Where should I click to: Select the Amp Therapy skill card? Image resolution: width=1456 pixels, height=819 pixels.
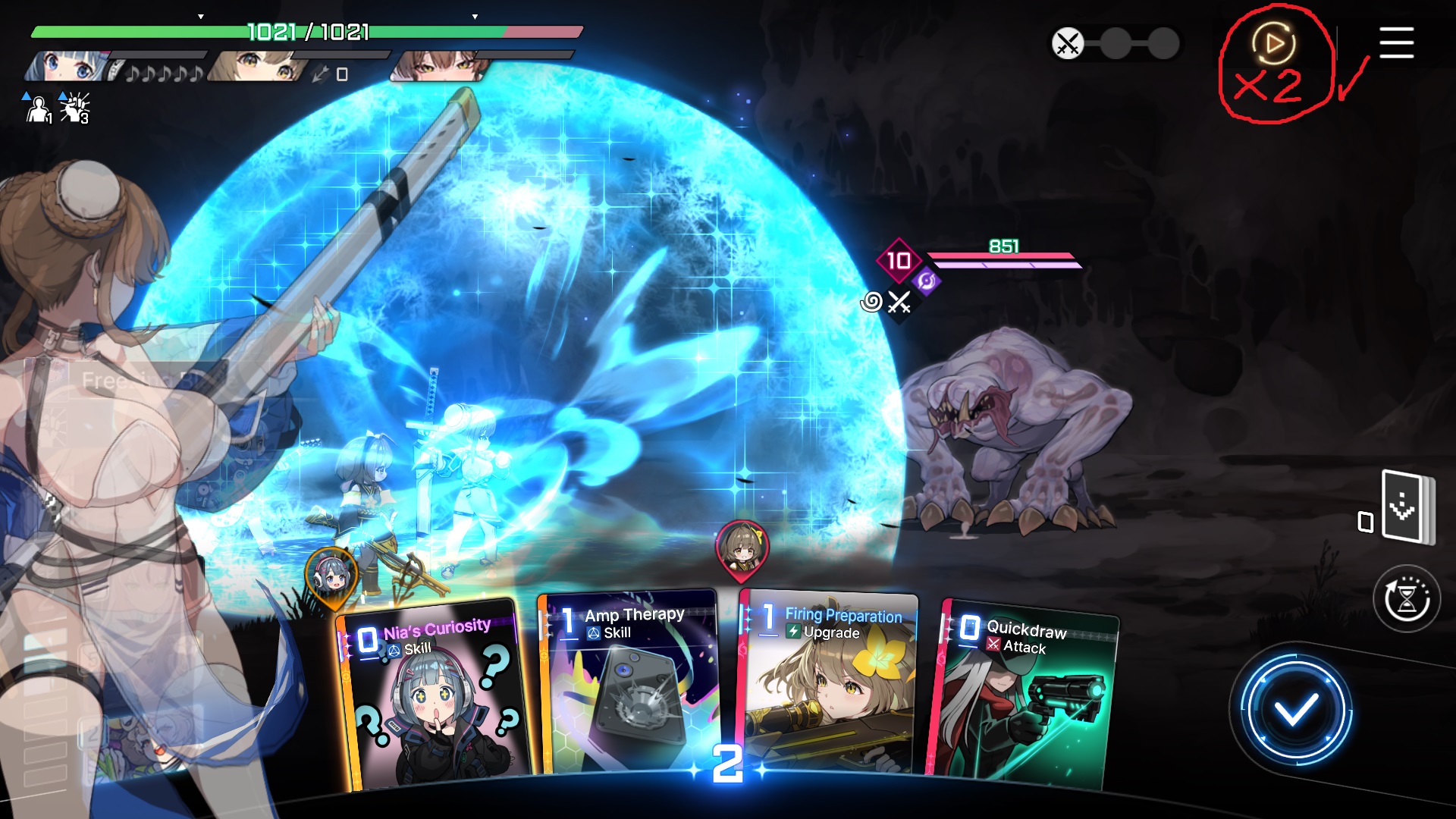628,682
